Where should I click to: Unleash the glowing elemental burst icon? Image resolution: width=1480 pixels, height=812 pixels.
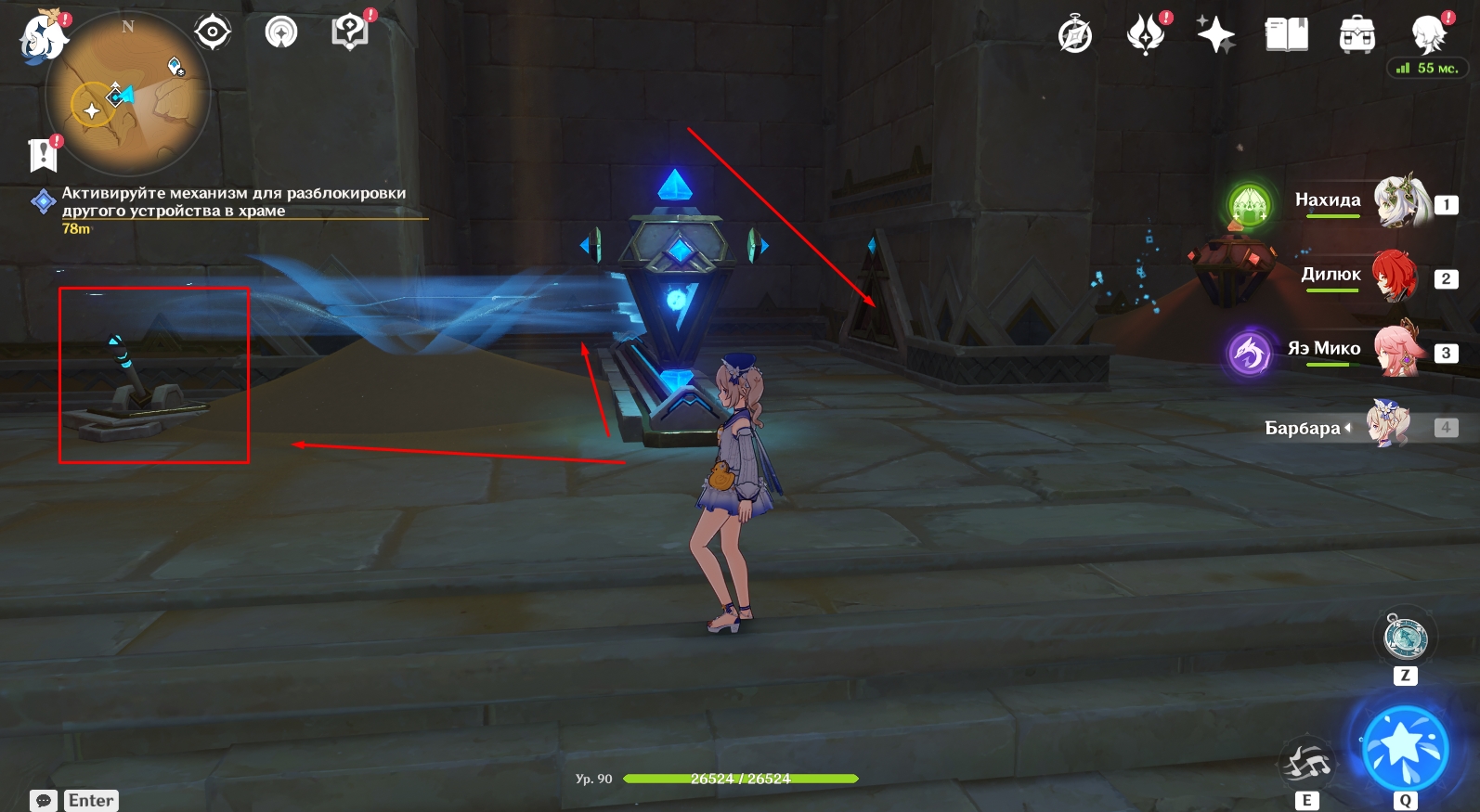[1405, 747]
